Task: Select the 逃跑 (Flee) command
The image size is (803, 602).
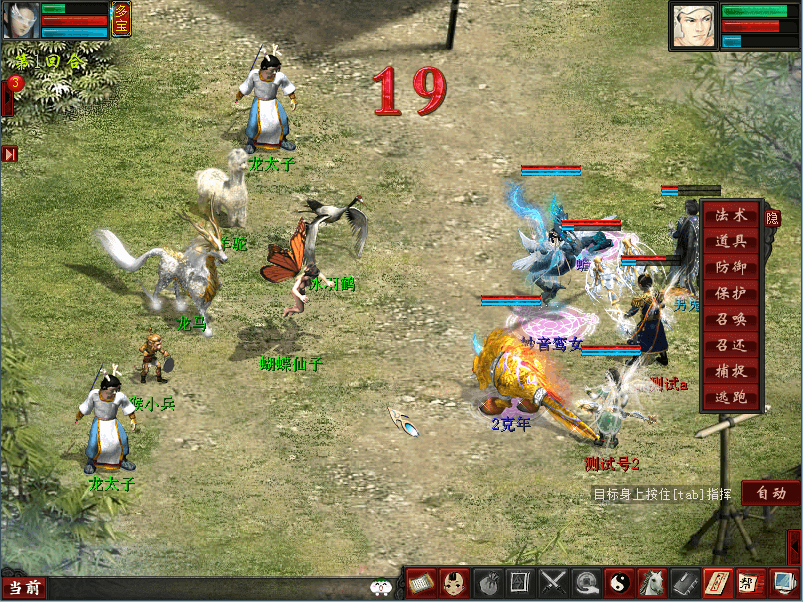Action: 731,397
